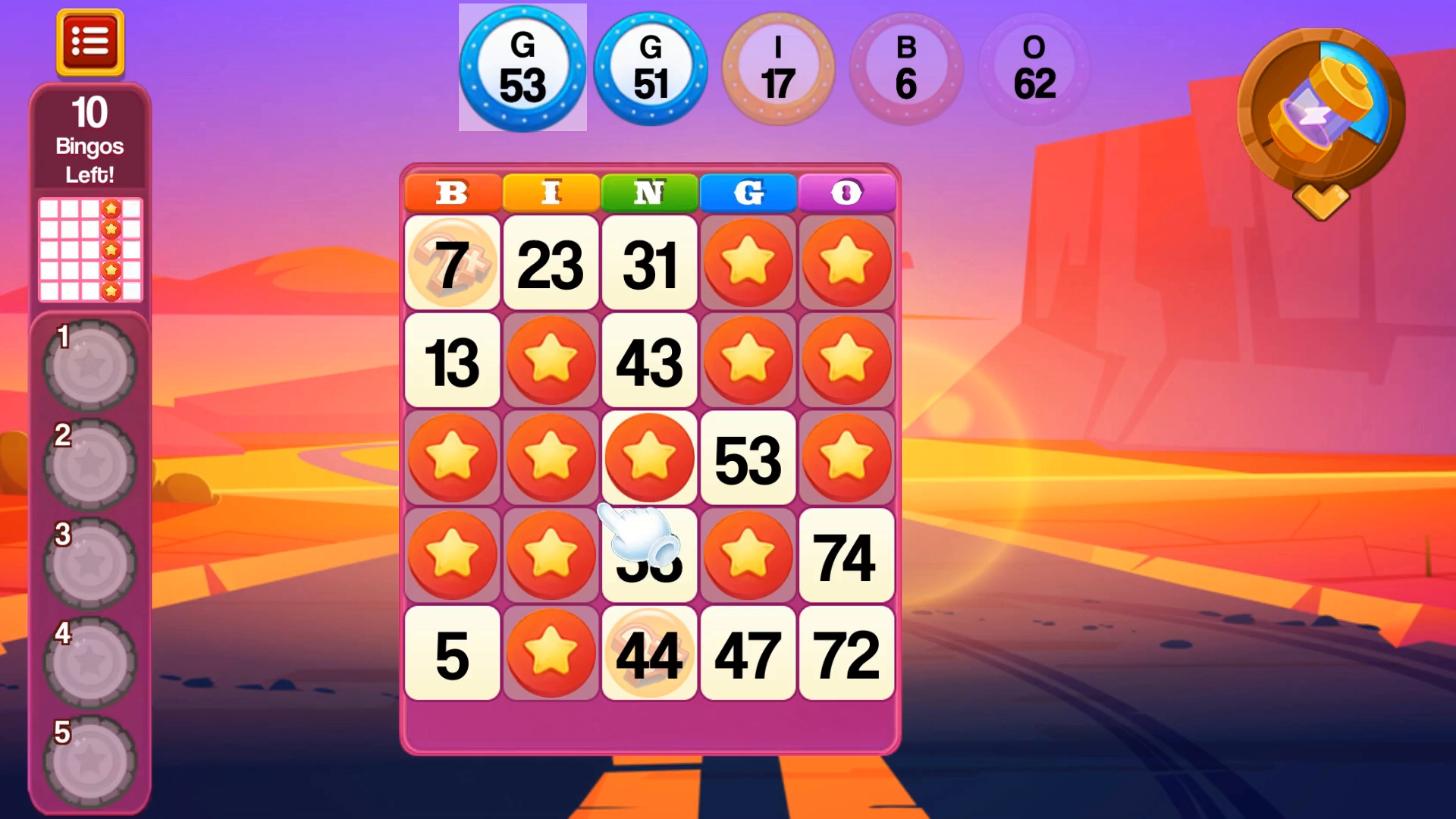The image size is (1456, 819).
Task: Select the I 17 upcoming ball
Action: point(778,68)
